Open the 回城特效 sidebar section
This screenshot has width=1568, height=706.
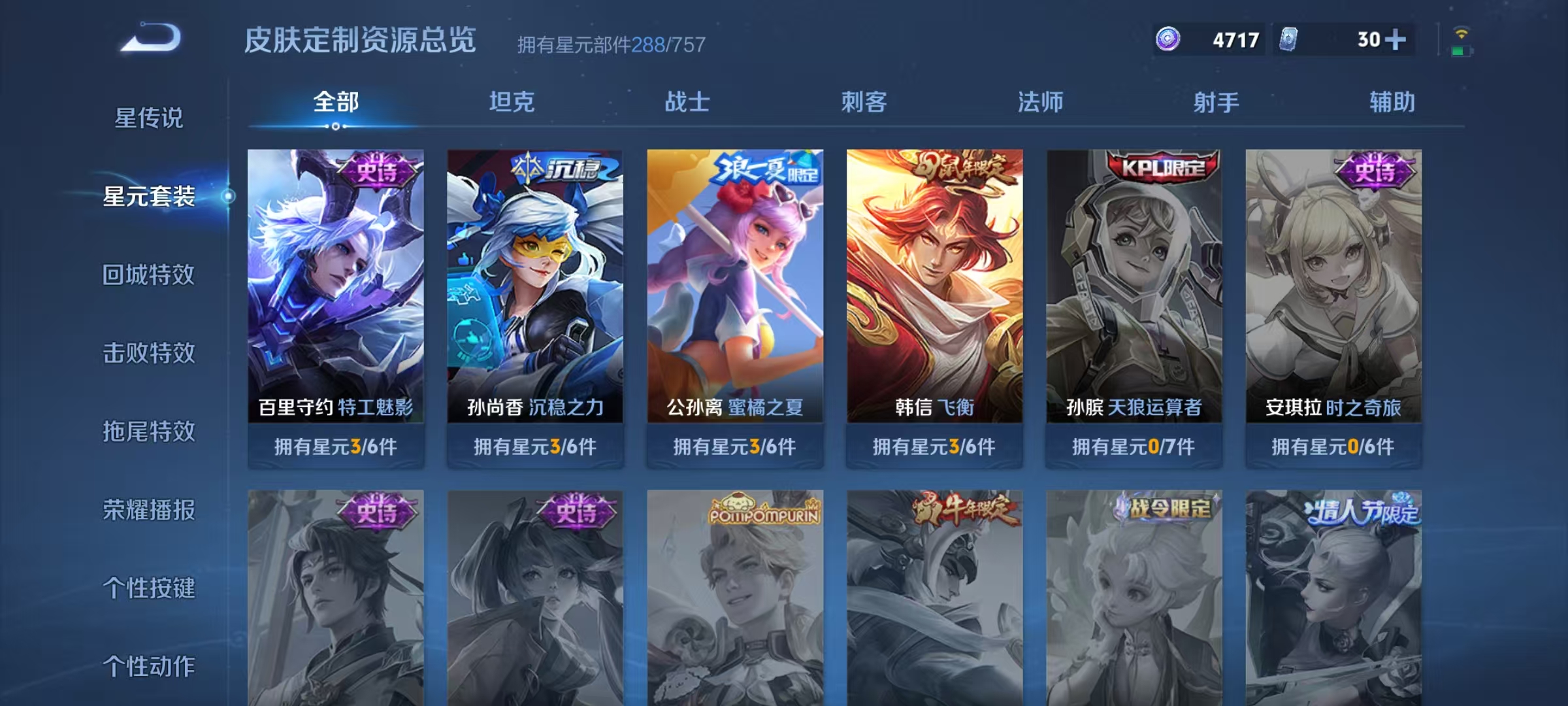point(150,275)
